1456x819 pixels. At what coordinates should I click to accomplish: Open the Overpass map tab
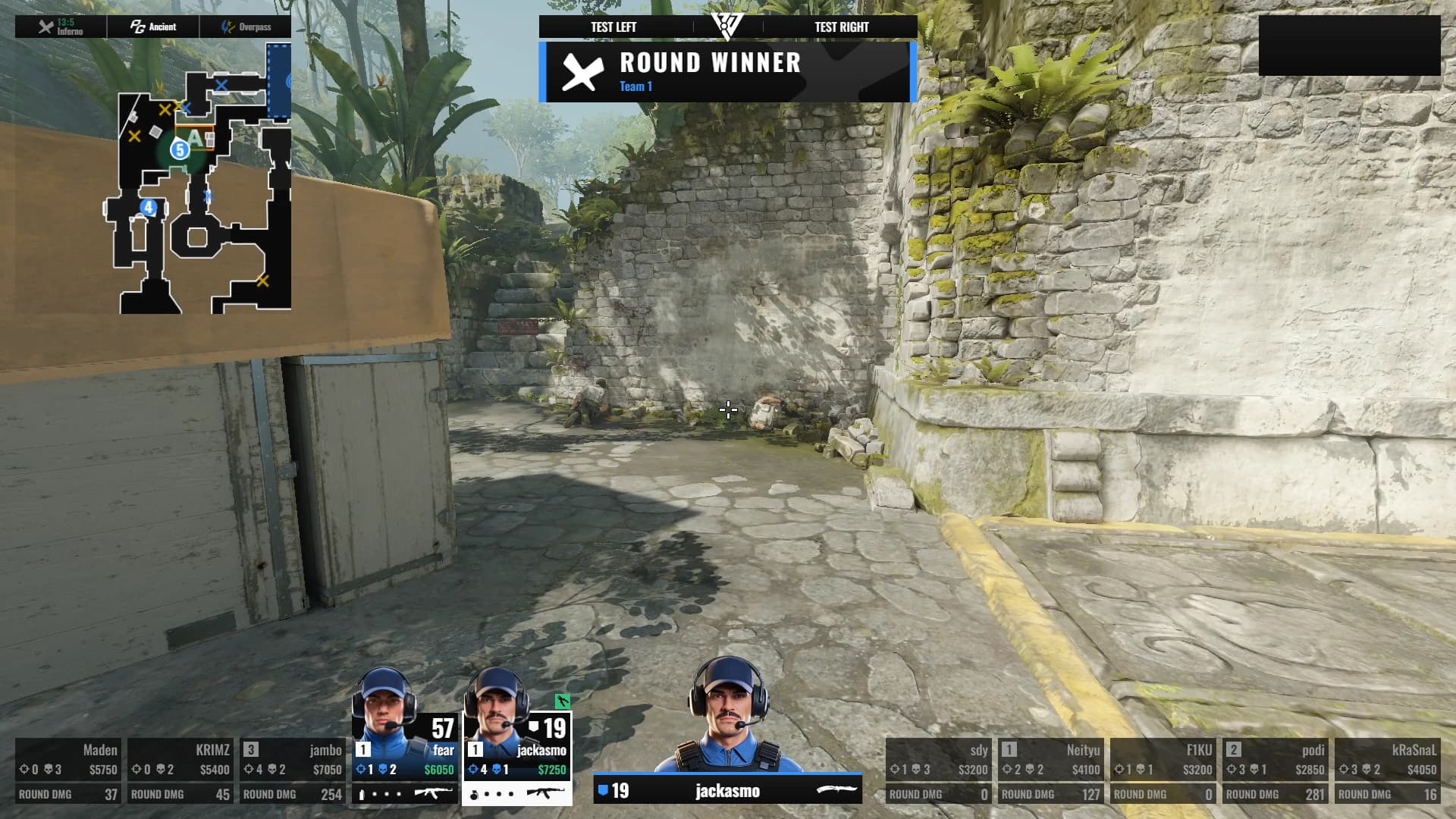point(246,27)
